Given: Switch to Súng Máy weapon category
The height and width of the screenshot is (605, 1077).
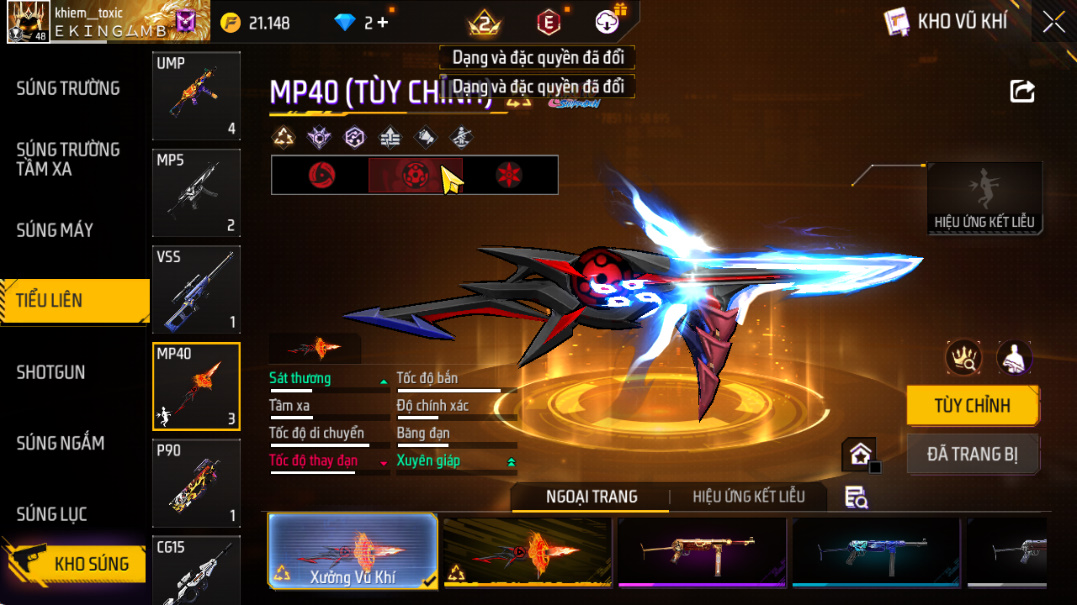Looking at the screenshot, I should click(55, 230).
